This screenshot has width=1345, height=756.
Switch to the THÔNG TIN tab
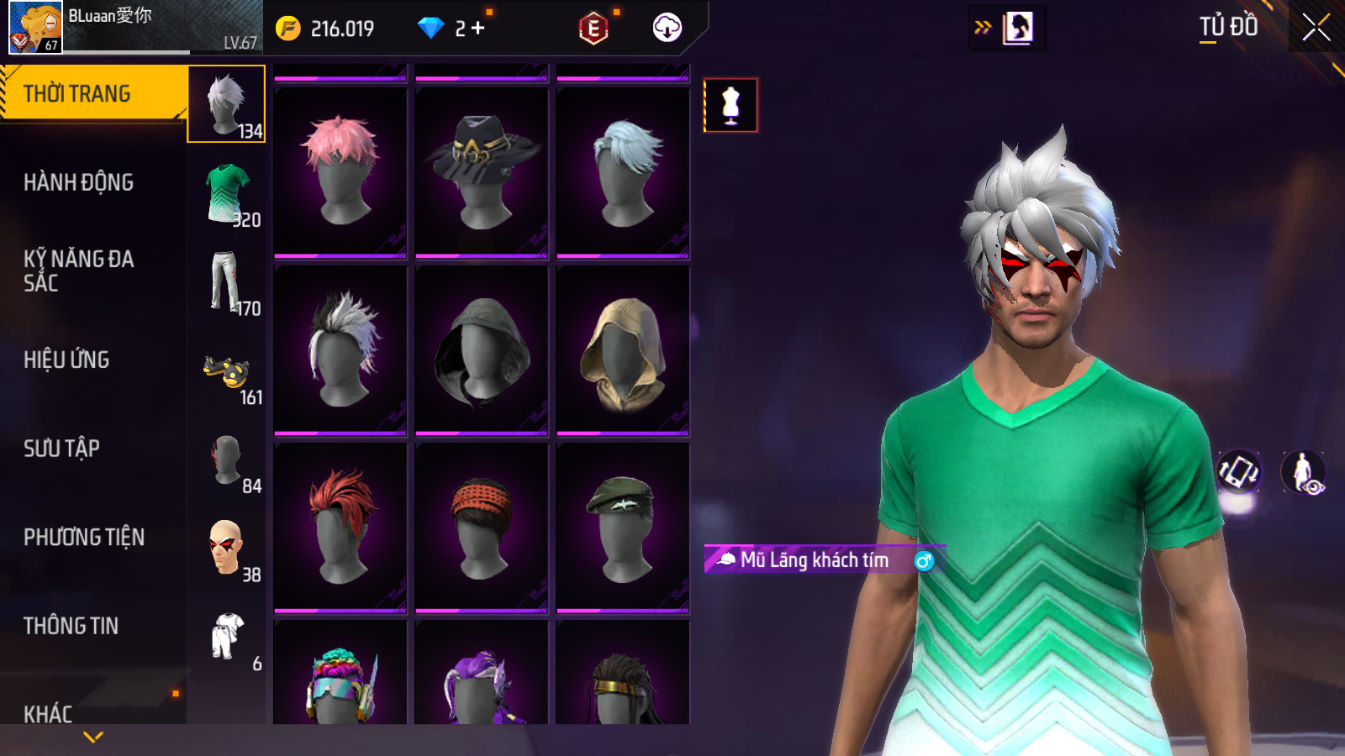click(71, 626)
